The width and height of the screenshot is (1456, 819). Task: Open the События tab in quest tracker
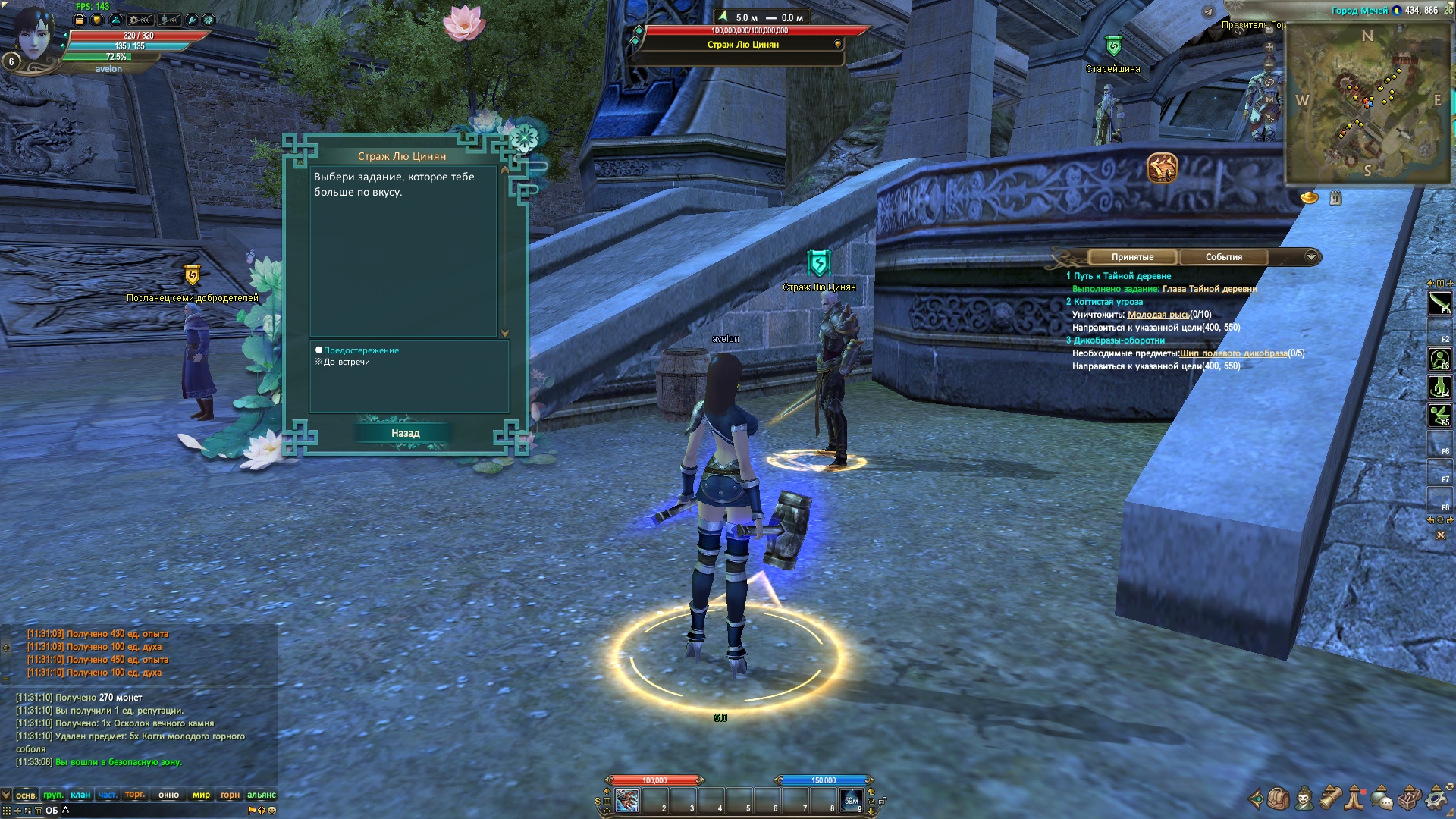click(x=1223, y=257)
